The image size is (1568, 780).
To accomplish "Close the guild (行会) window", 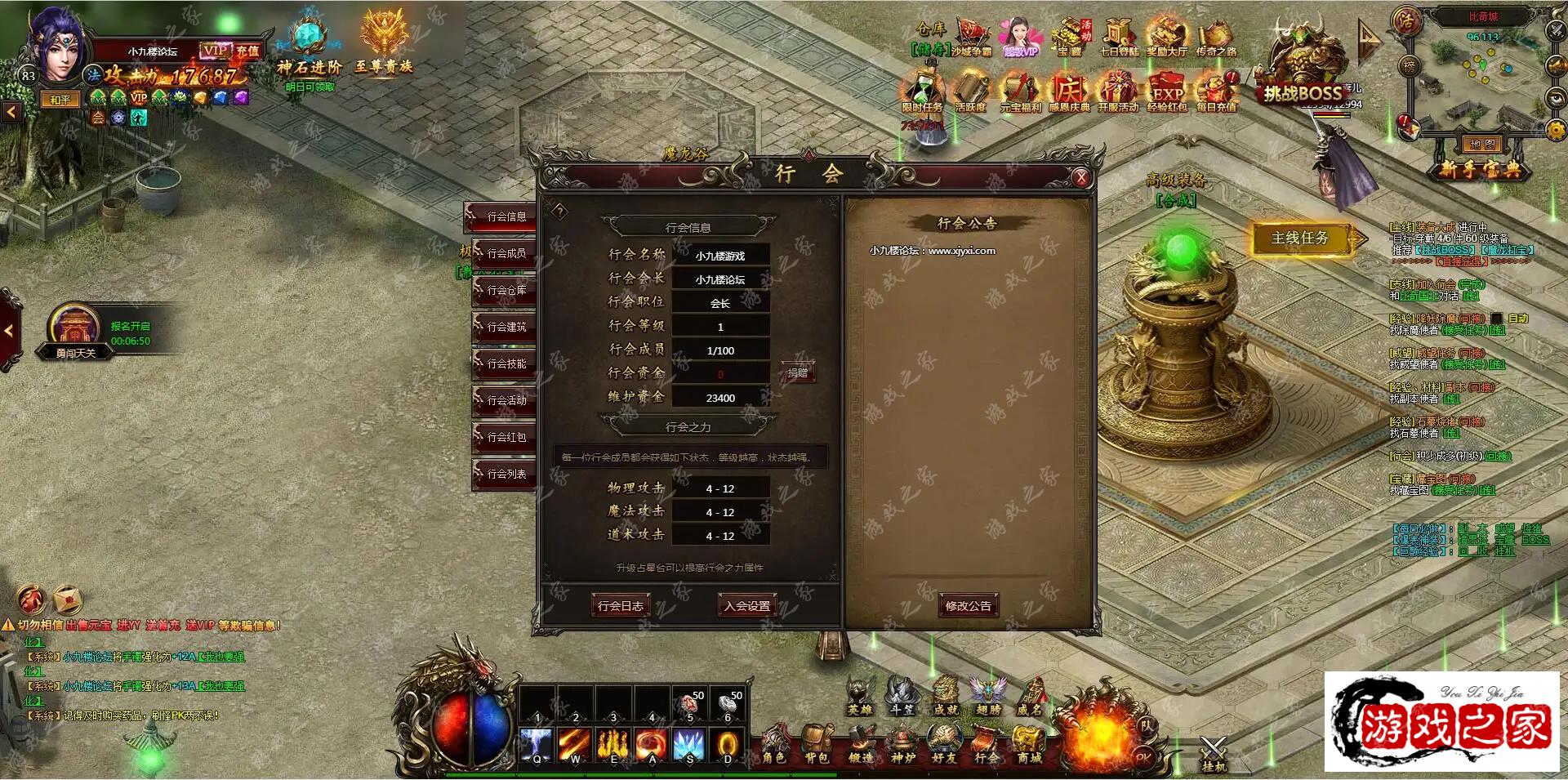I will click(x=1081, y=178).
